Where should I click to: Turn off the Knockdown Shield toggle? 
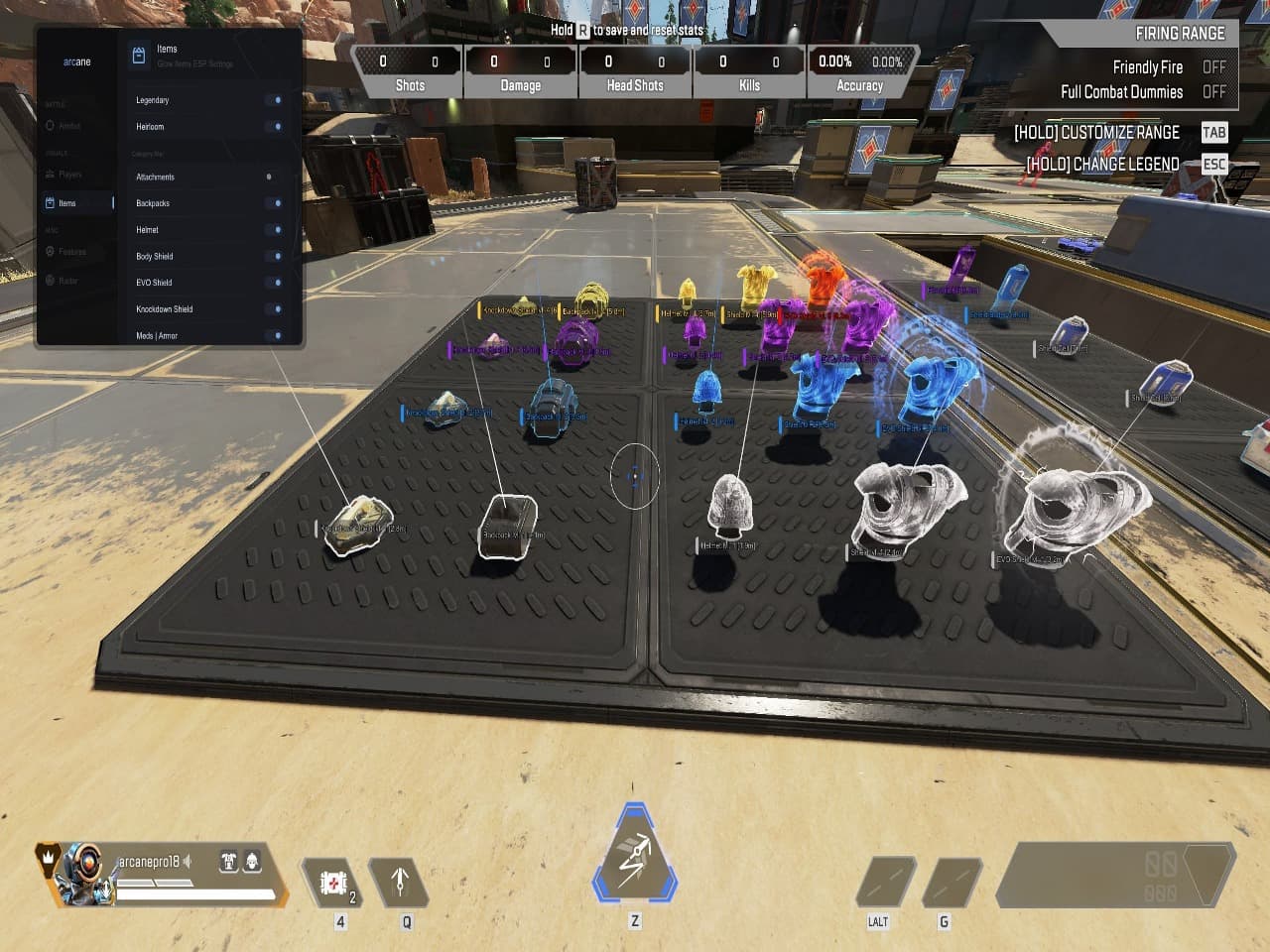(275, 309)
